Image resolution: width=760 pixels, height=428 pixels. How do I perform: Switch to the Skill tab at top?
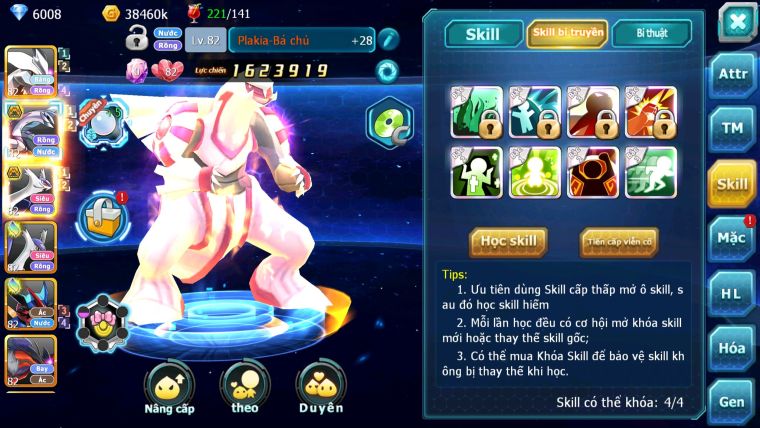click(x=483, y=33)
